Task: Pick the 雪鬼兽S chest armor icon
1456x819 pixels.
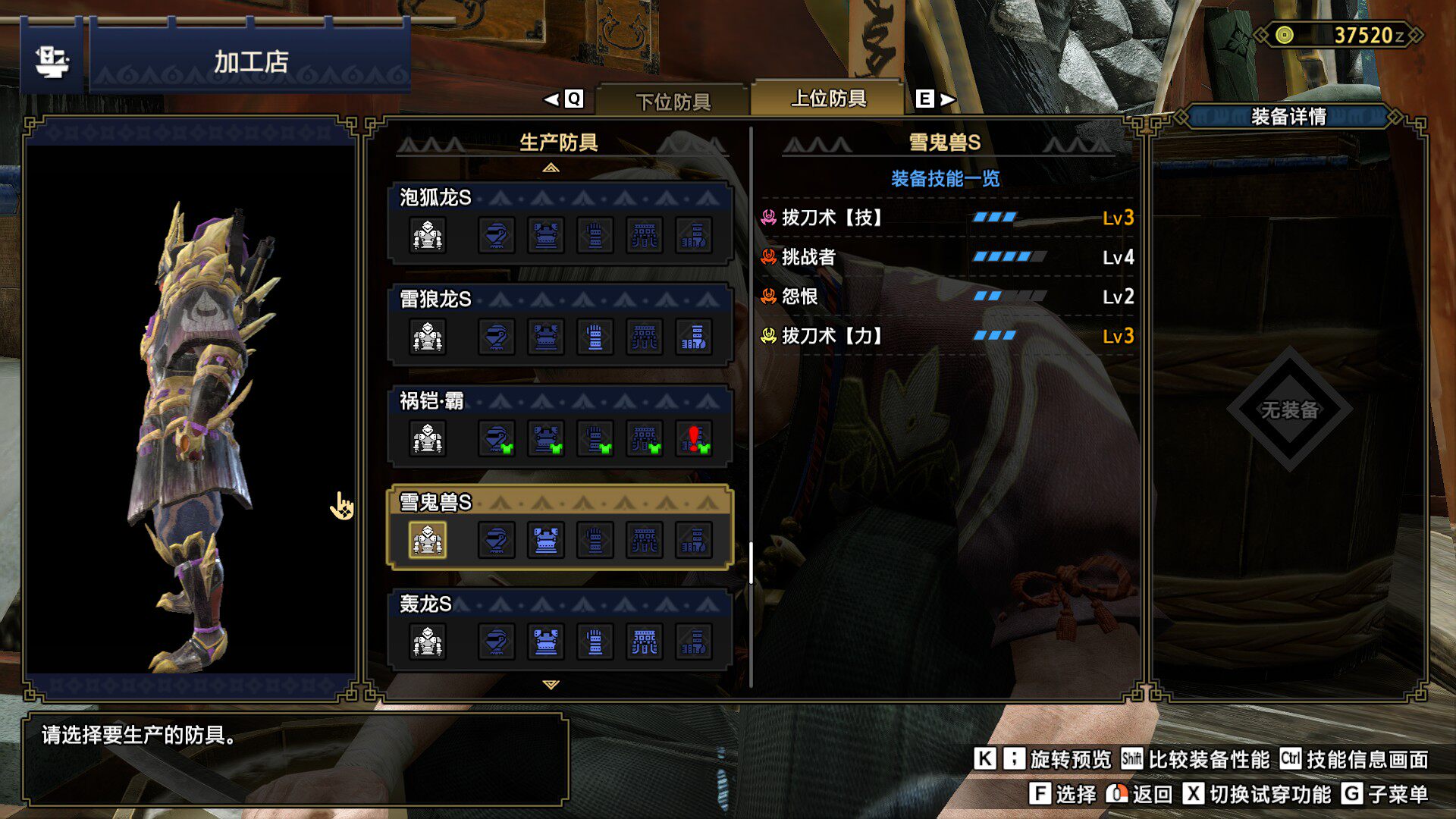Action: click(x=546, y=540)
